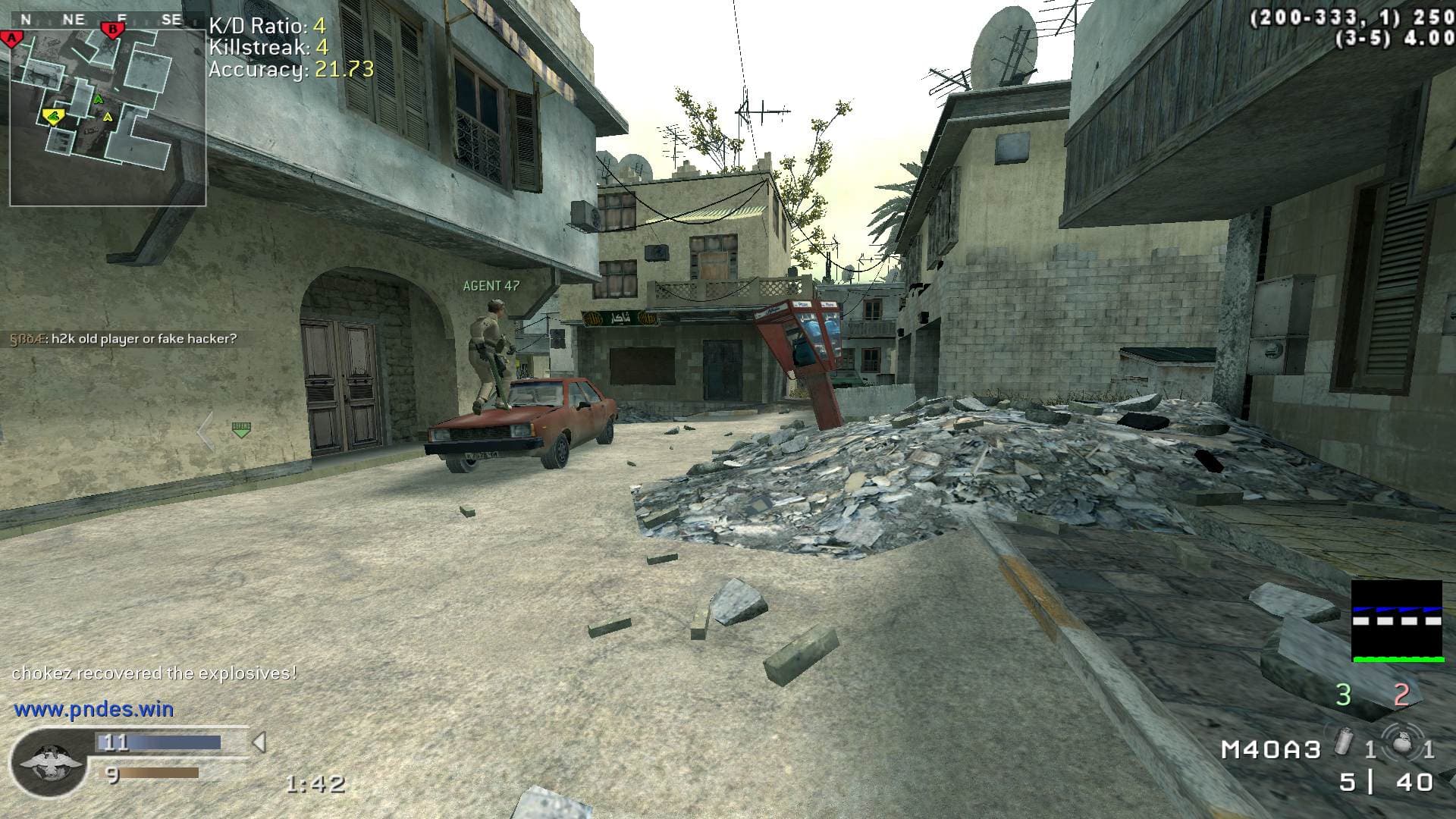Select the M40A3 weapon label
This screenshot has width=1456, height=819.
coord(1271,750)
